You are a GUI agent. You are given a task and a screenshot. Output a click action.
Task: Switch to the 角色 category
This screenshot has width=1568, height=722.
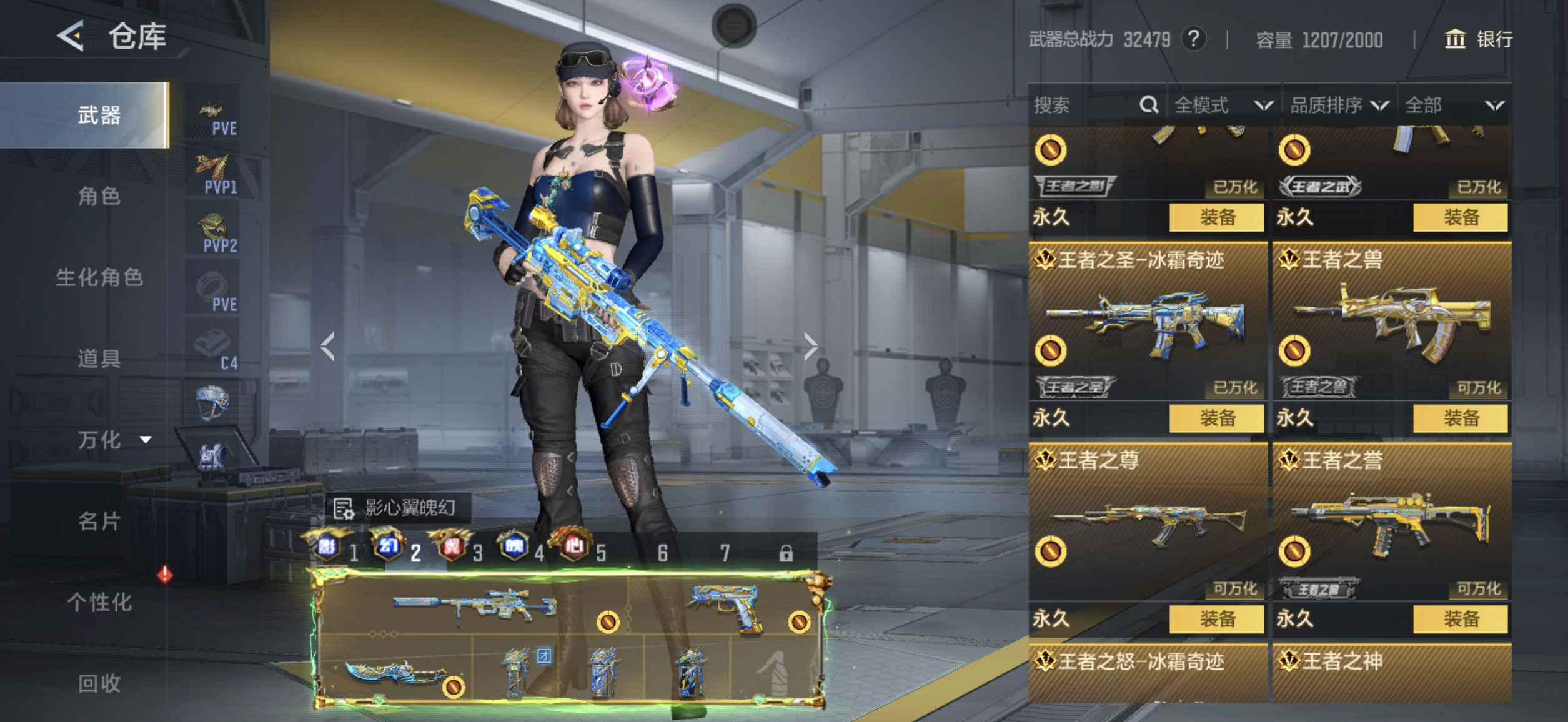click(x=99, y=196)
